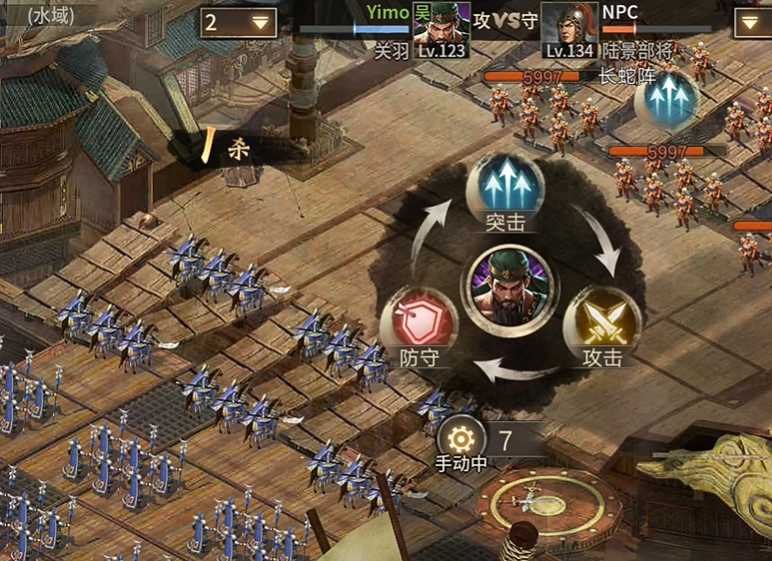Screen dimensions: 772x561
Task: Open the speed dropdown showing 2
Action: (x=239, y=22)
